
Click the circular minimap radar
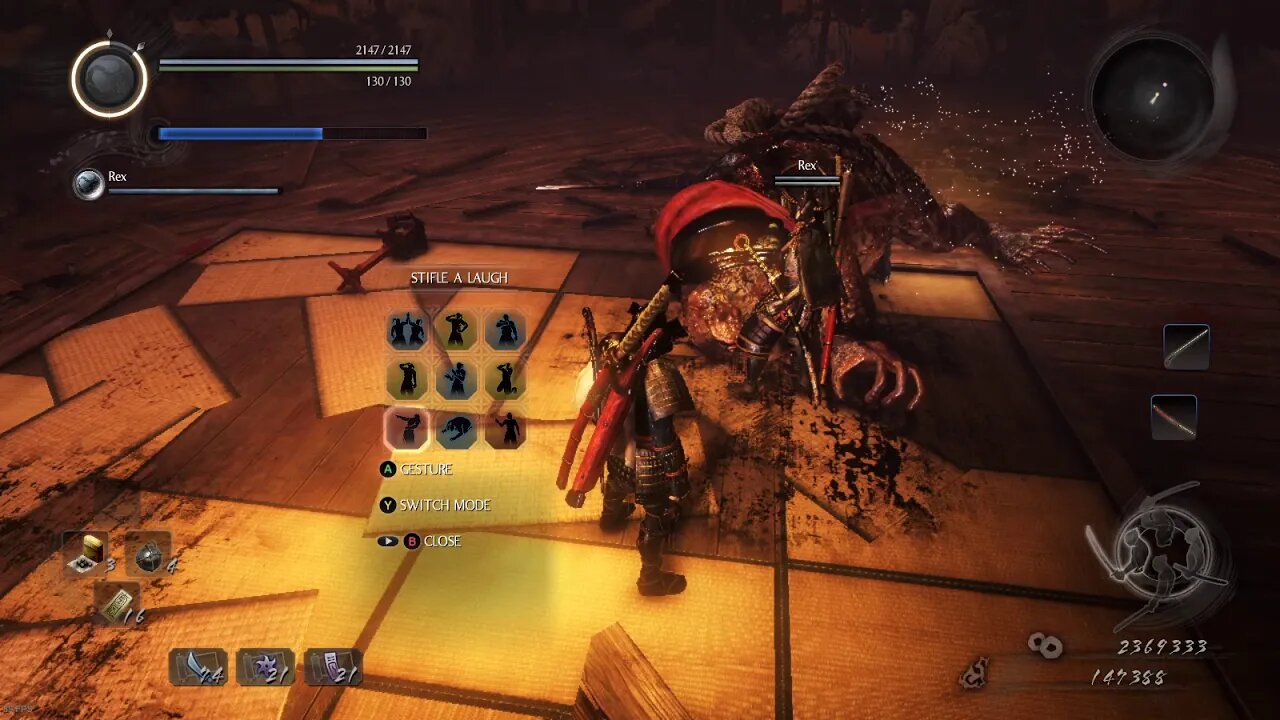[1152, 96]
